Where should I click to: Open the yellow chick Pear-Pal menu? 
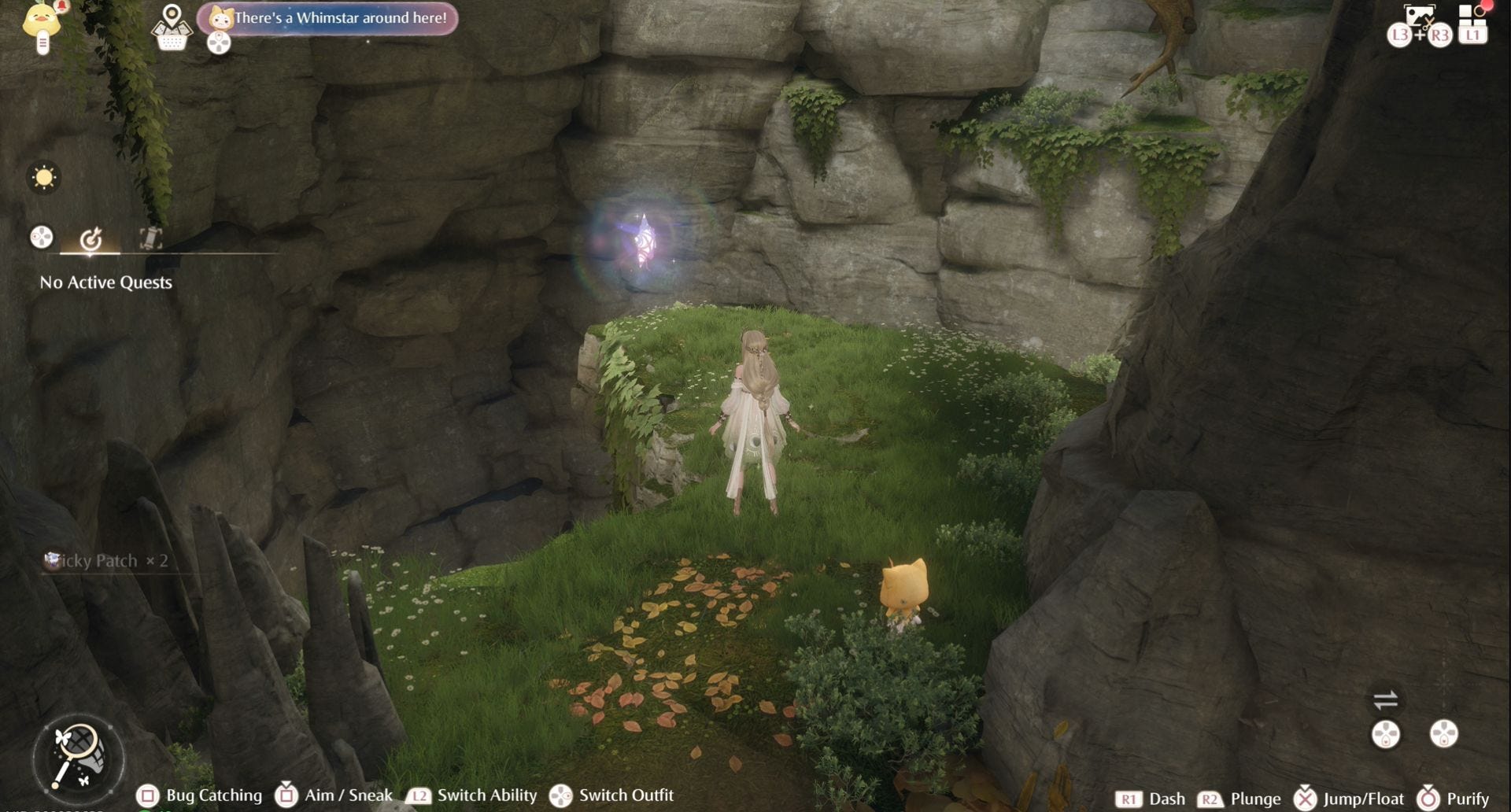click(x=42, y=24)
